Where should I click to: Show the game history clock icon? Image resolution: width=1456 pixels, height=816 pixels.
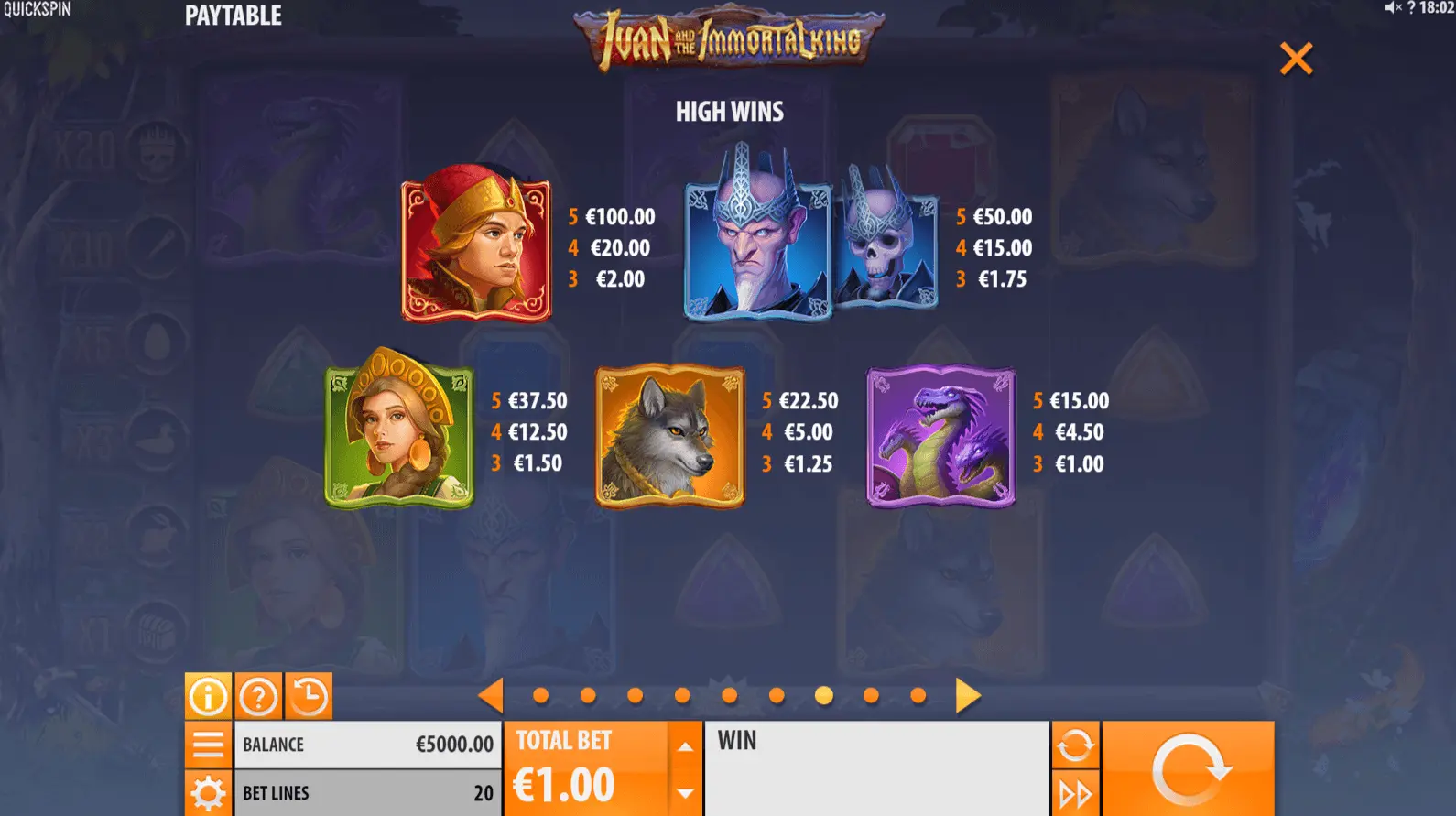click(309, 697)
